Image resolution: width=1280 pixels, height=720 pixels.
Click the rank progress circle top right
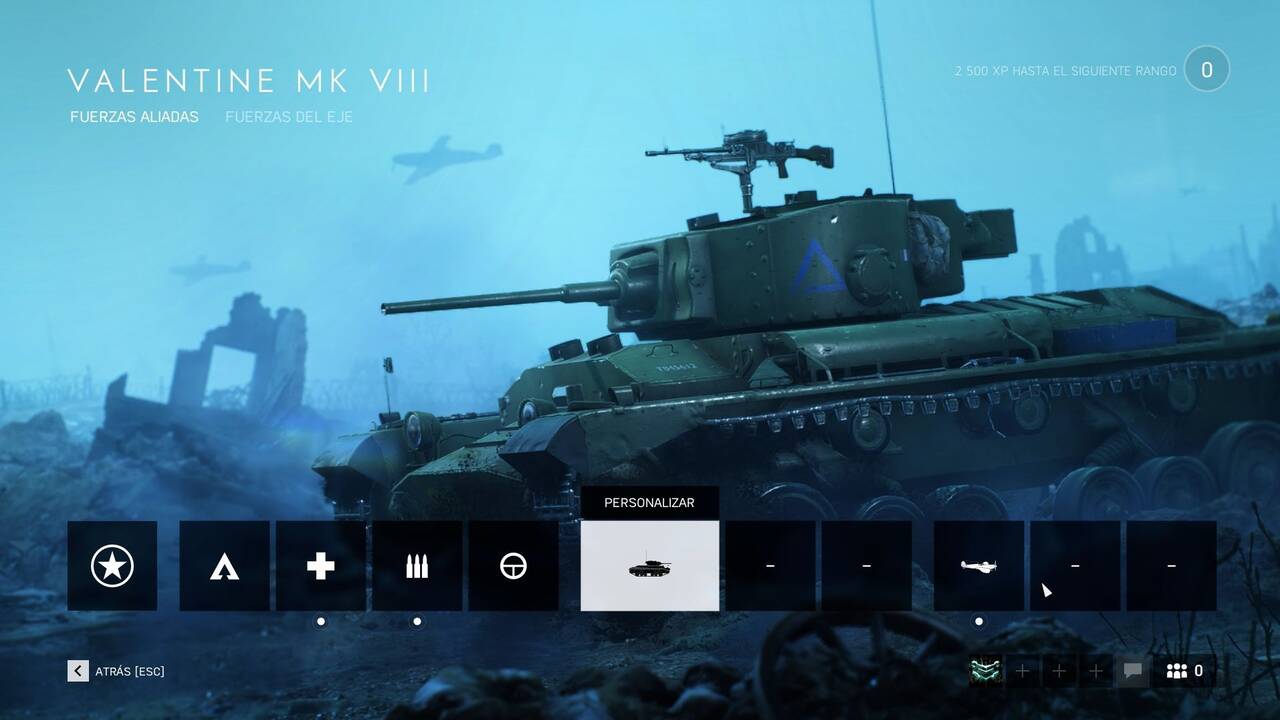pos(1207,68)
